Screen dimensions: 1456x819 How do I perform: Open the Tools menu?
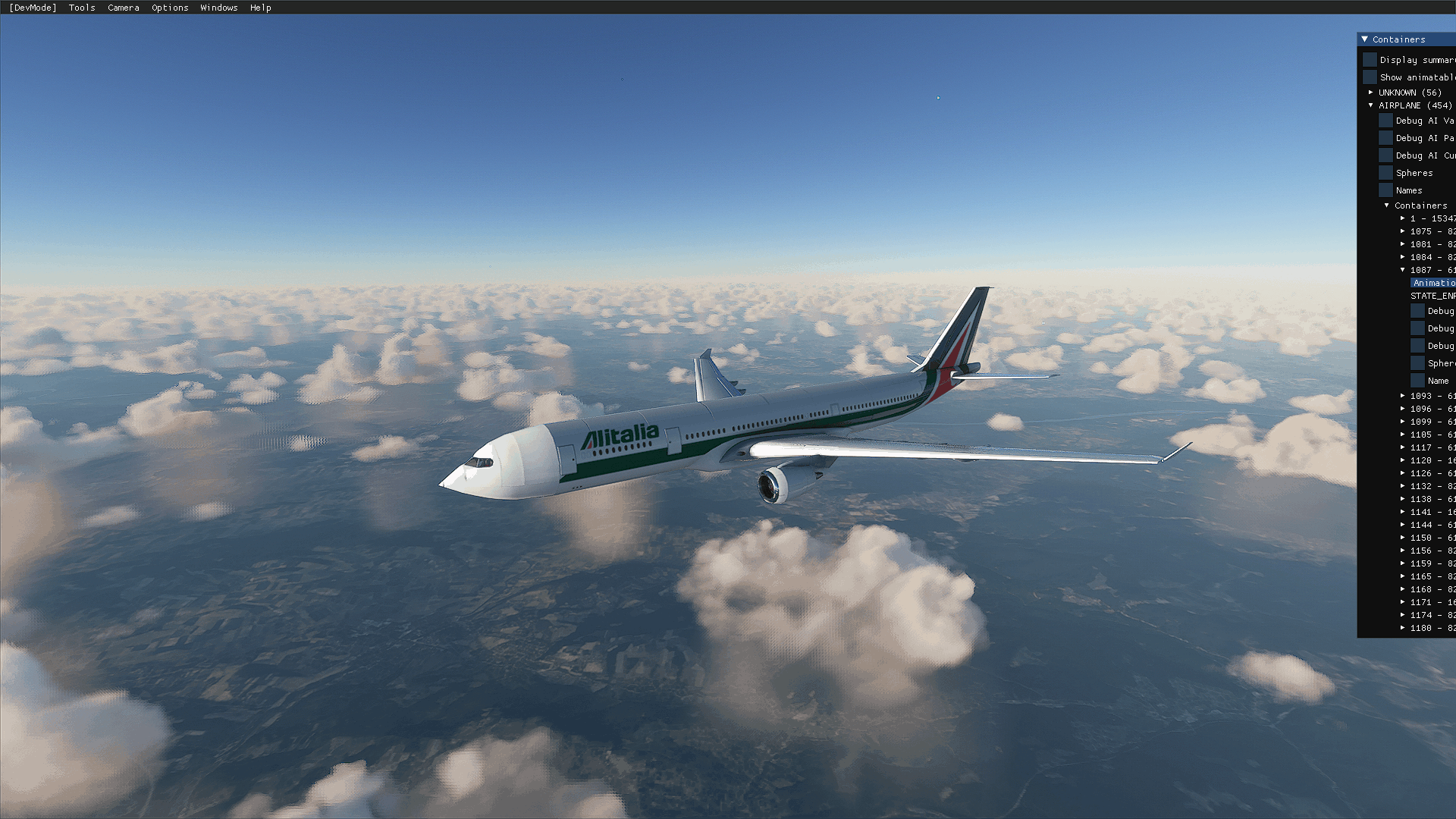click(x=82, y=8)
